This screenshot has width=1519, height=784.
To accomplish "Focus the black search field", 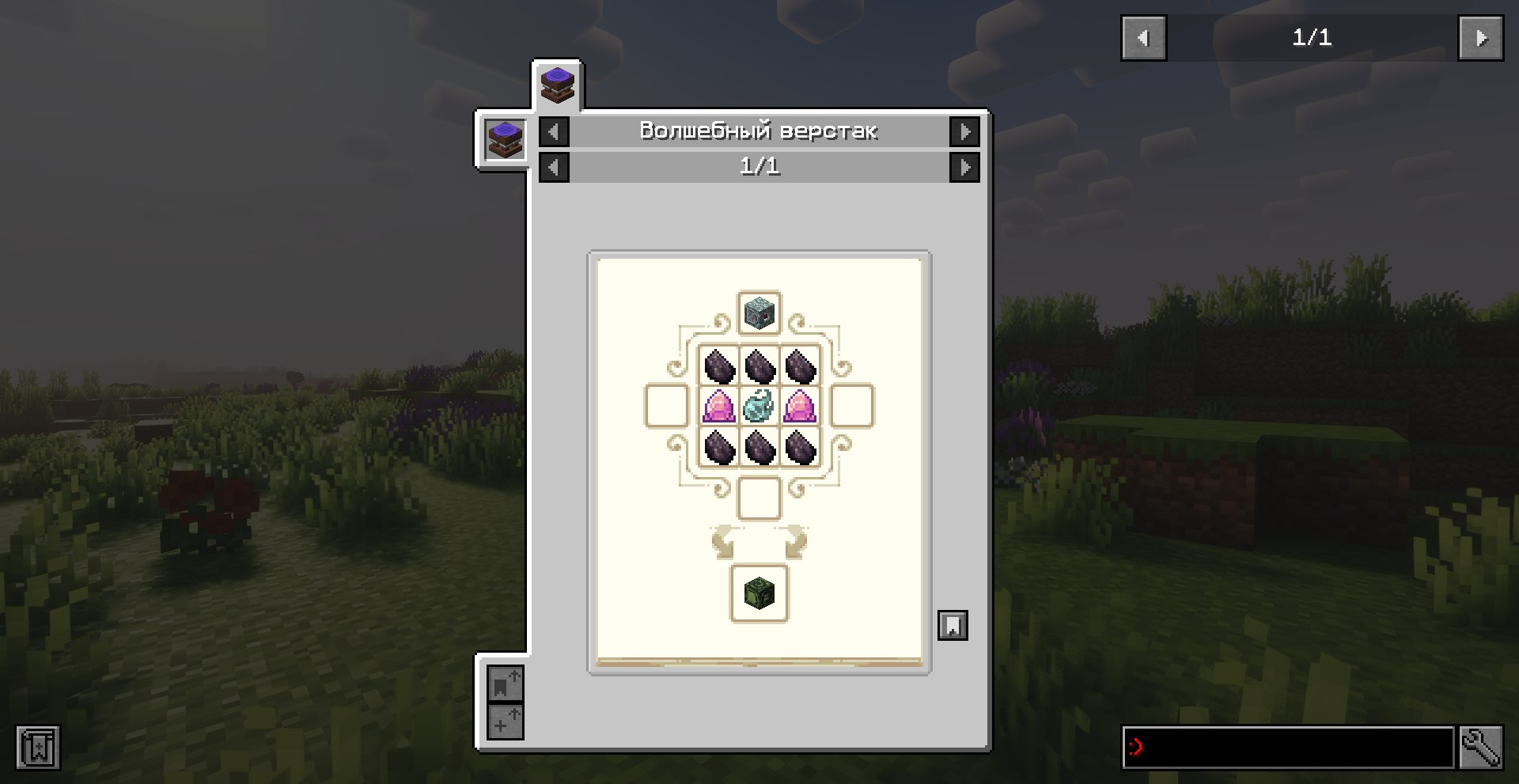I will [1288, 747].
